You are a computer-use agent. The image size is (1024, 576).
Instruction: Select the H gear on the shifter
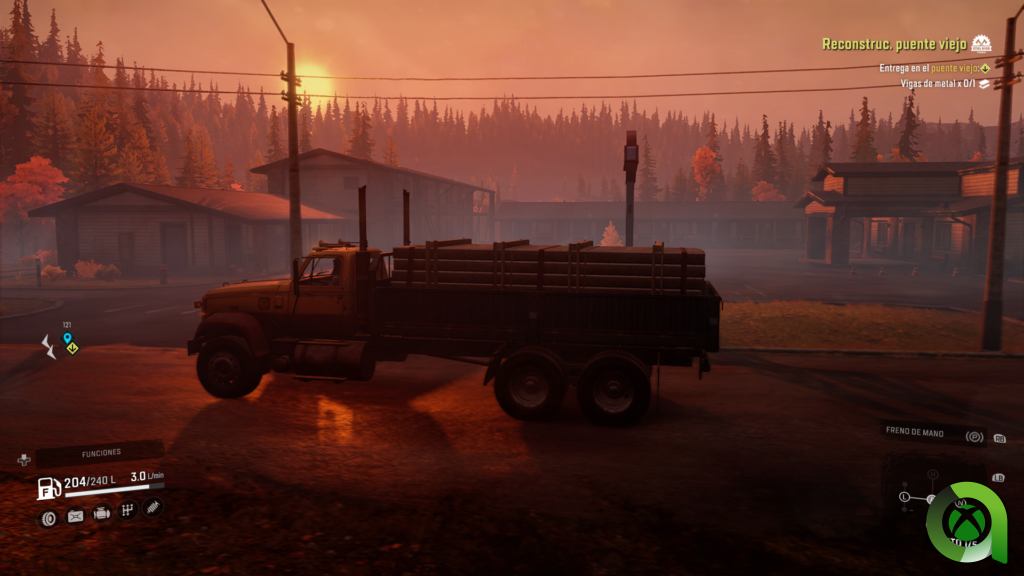tap(932, 474)
